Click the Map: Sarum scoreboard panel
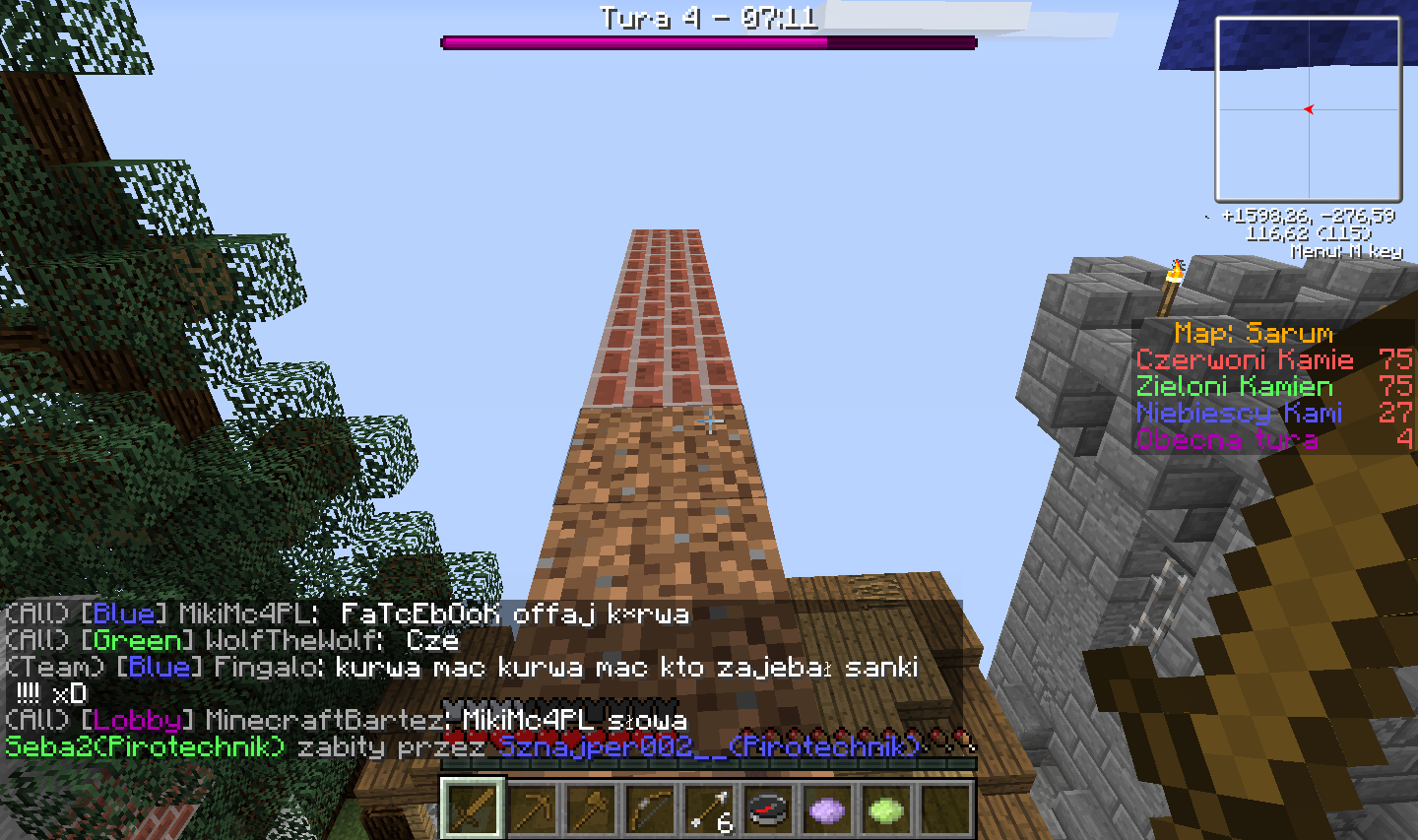Screen dimensions: 1418x840 (1273, 385)
